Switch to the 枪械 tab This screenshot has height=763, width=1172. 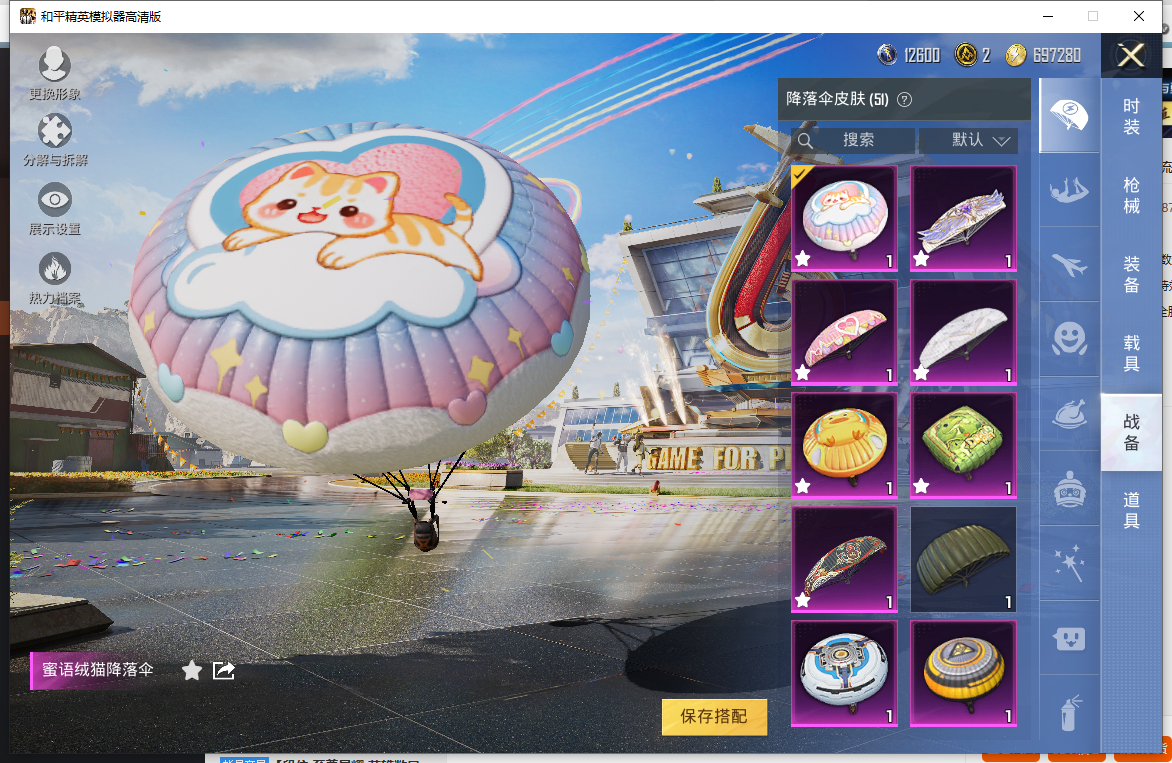pos(1131,195)
